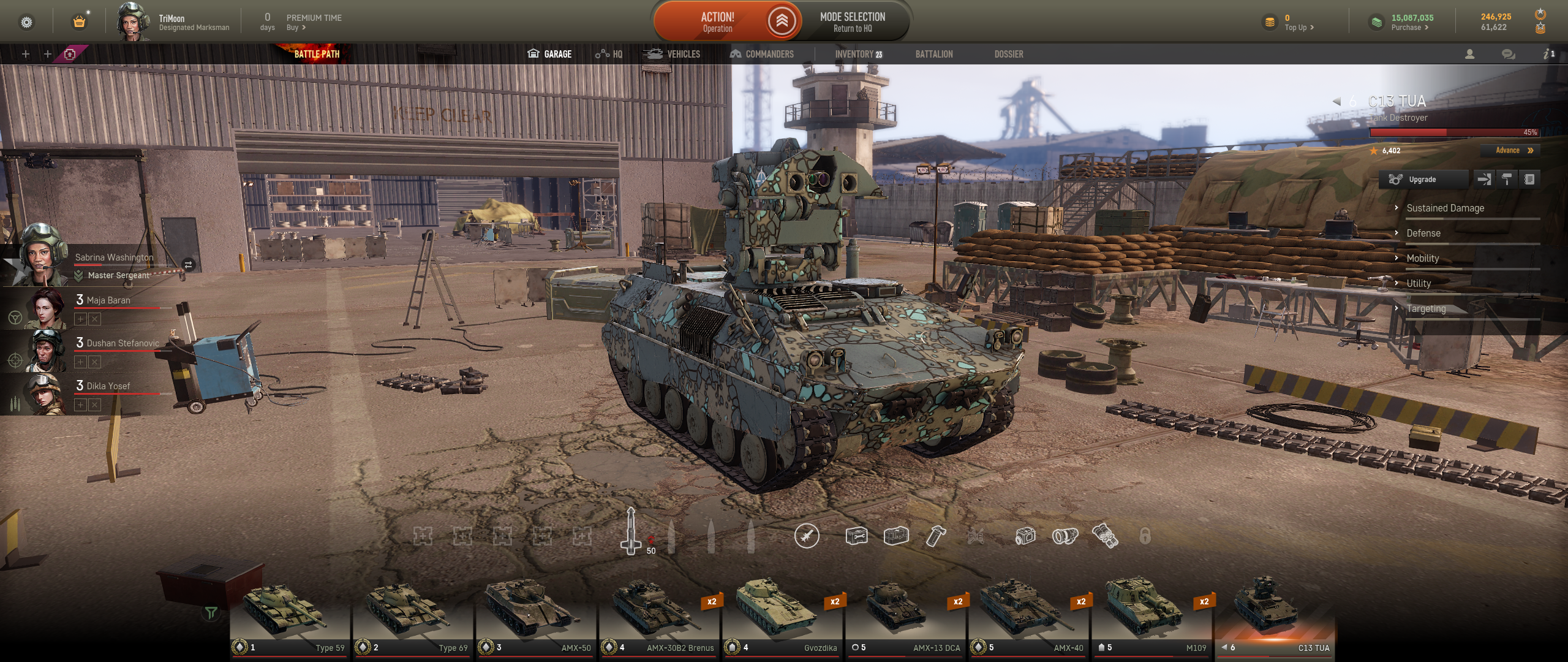Open Mode Selection to return to HQ
The height and width of the screenshot is (662, 1568).
[852, 21]
